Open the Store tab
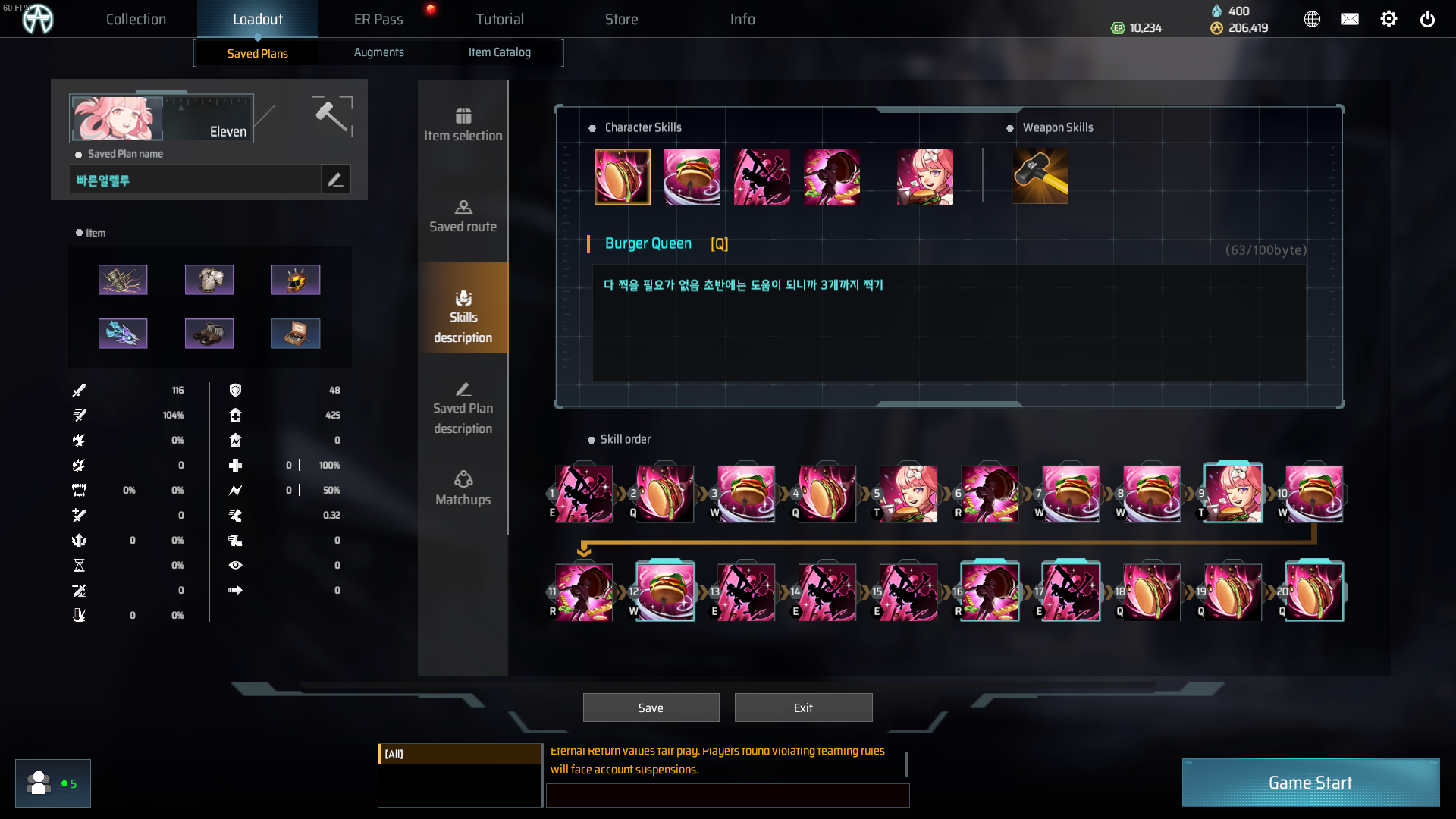This screenshot has height=819, width=1456. [x=621, y=19]
